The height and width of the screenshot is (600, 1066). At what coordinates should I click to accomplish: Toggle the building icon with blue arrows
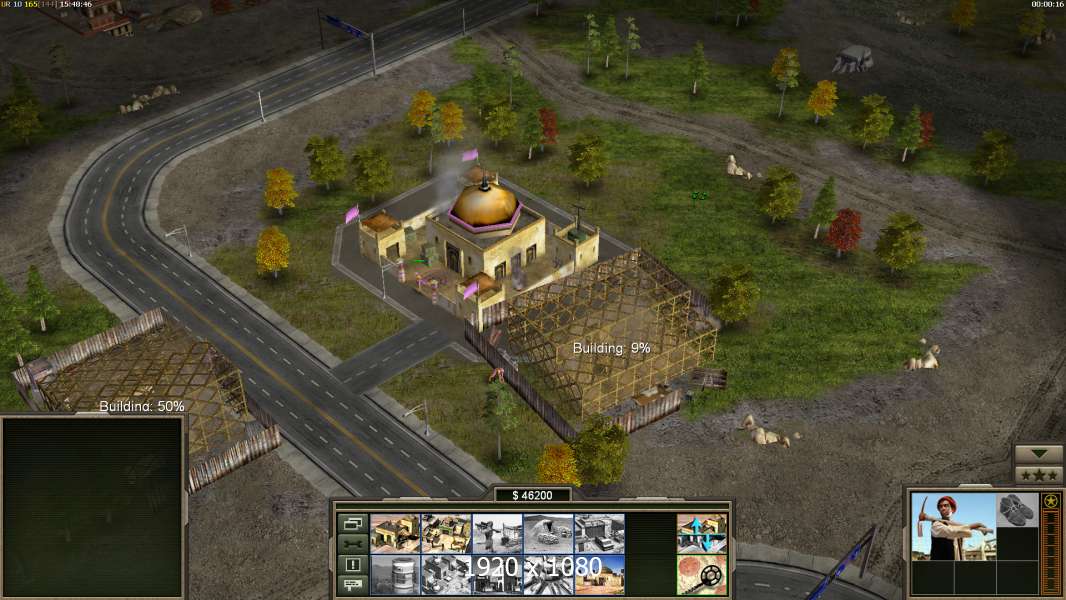pyautogui.click(x=702, y=534)
